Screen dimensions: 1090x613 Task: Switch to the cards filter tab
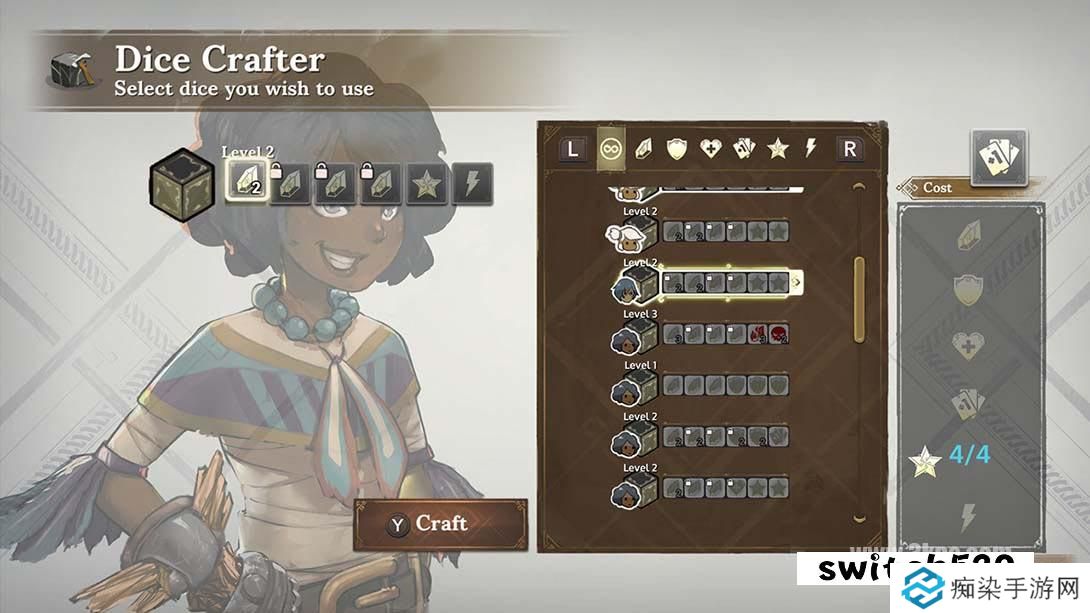point(744,149)
